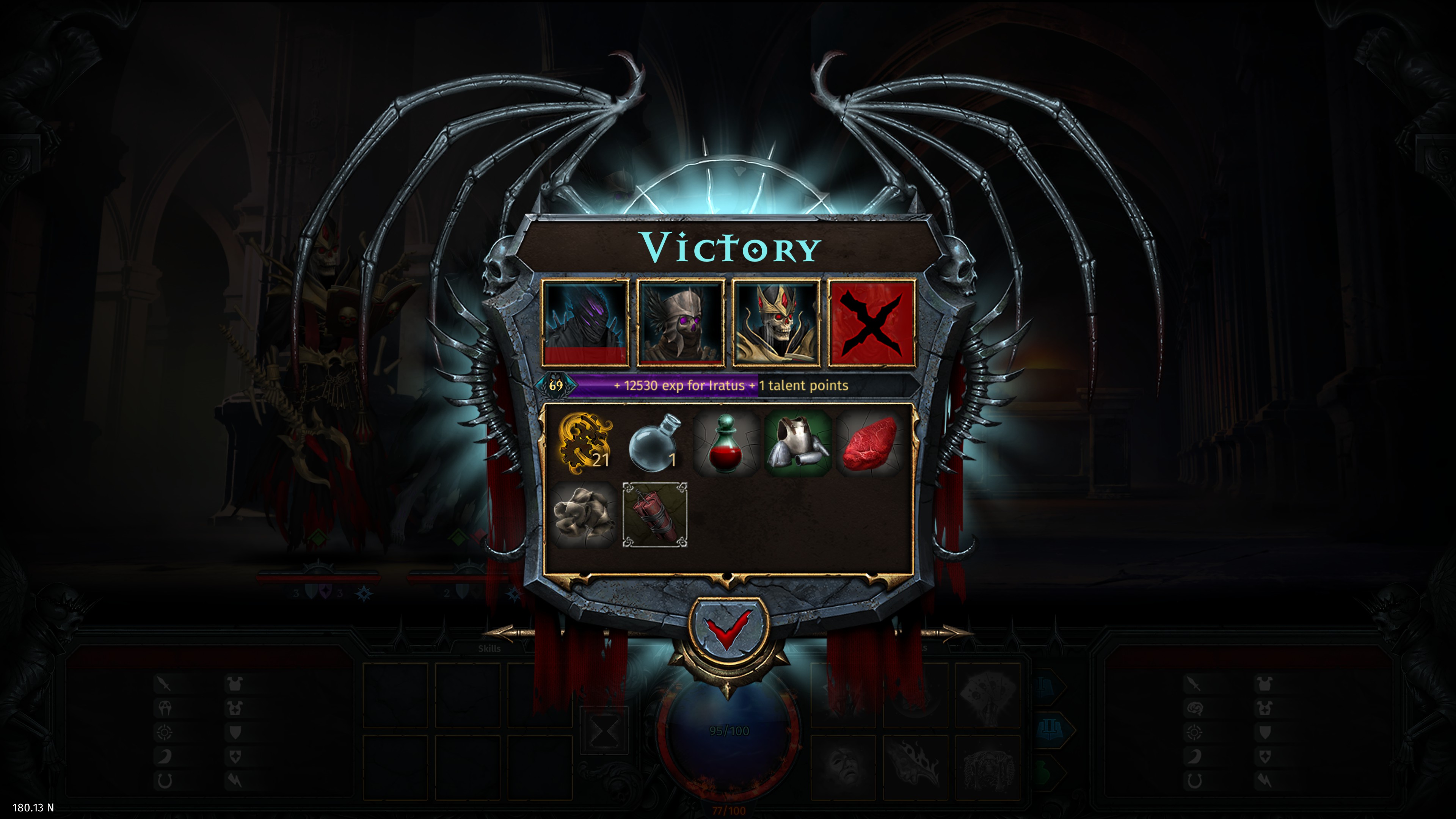Click the accuracy crosshair stat icon
1456x819 pixels.
coord(164,732)
